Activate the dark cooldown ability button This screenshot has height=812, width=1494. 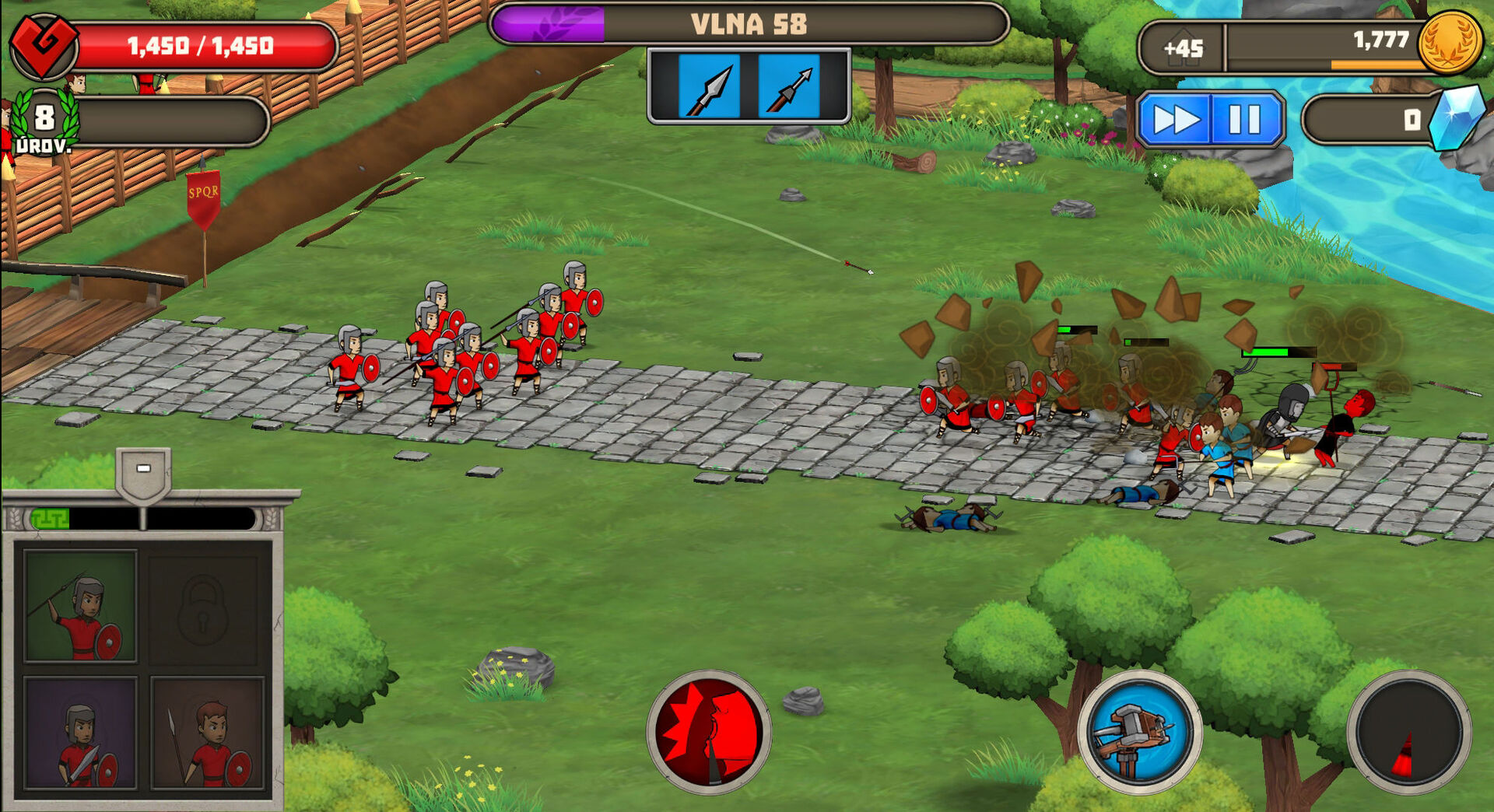click(1408, 732)
